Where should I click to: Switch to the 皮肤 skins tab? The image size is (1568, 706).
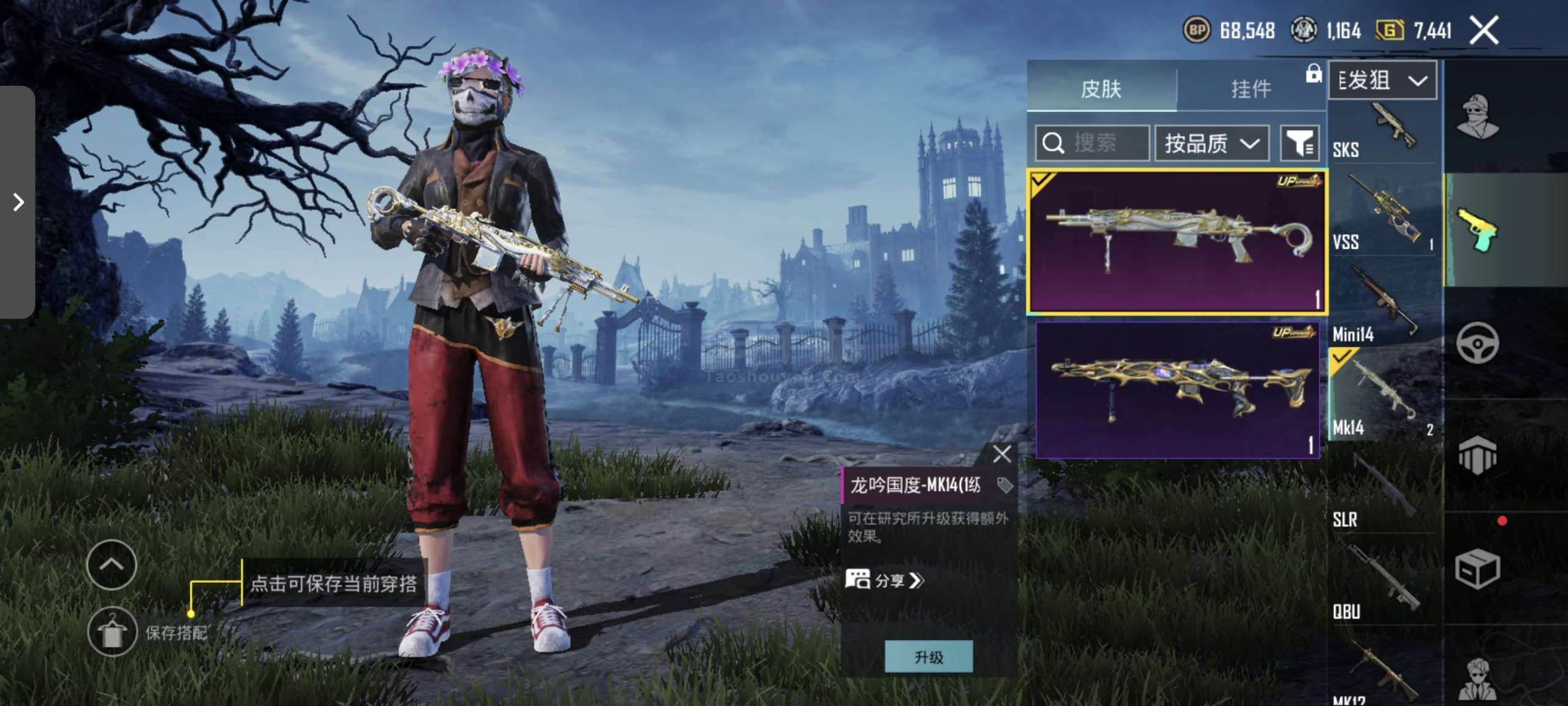(1101, 89)
